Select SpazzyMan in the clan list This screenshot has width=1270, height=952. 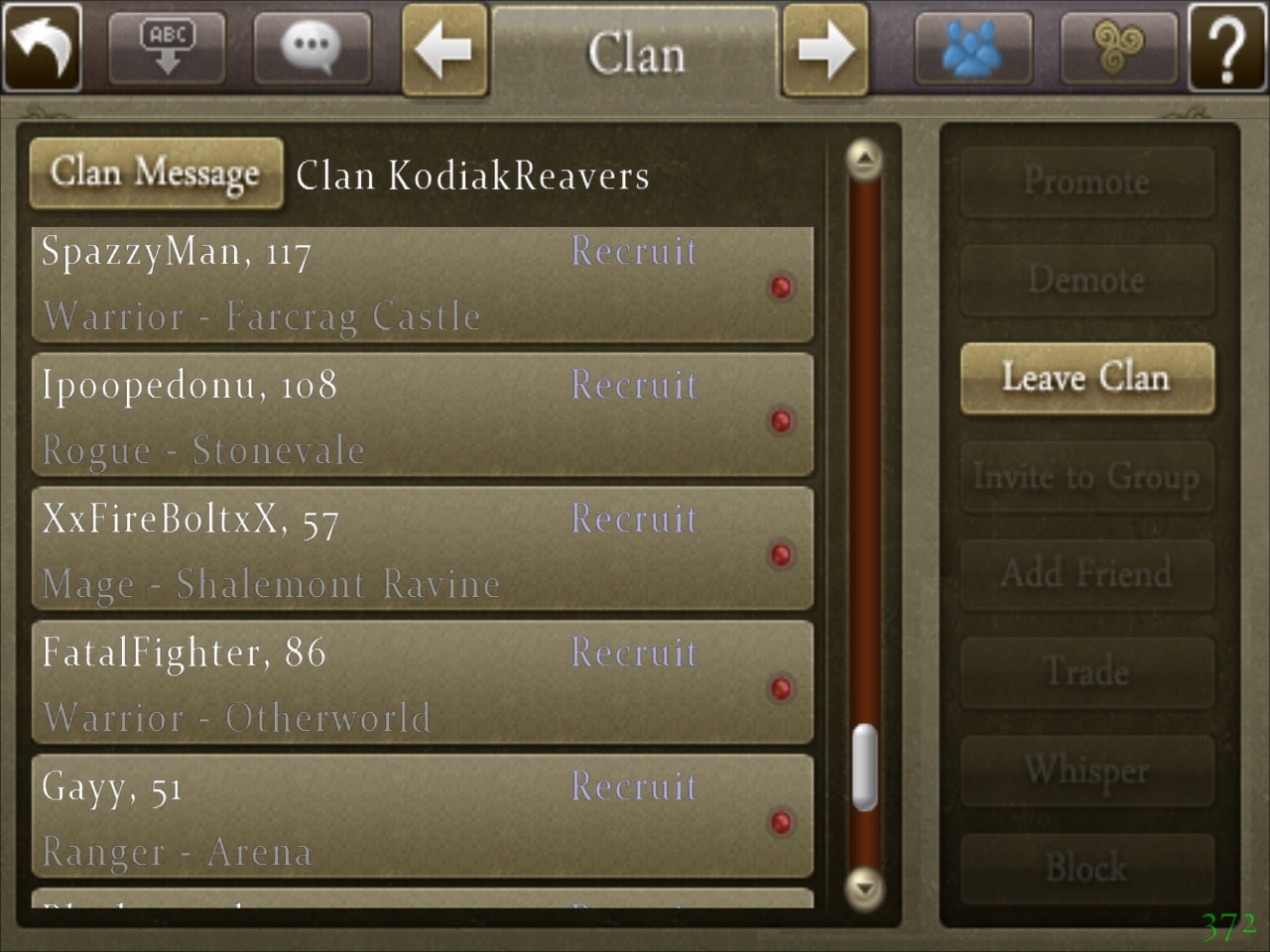[422, 285]
